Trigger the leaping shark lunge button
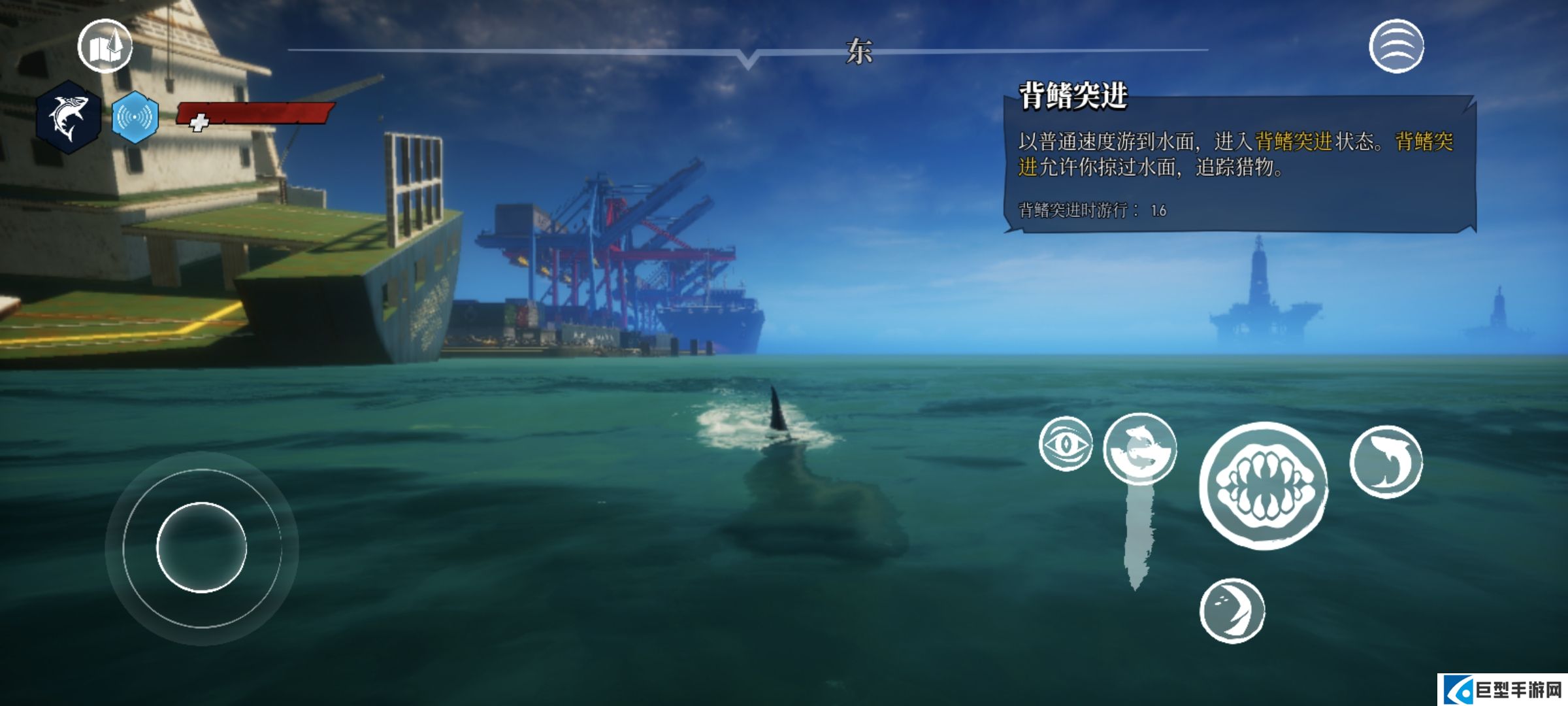The width and height of the screenshot is (1568, 706). [x=1386, y=462]
